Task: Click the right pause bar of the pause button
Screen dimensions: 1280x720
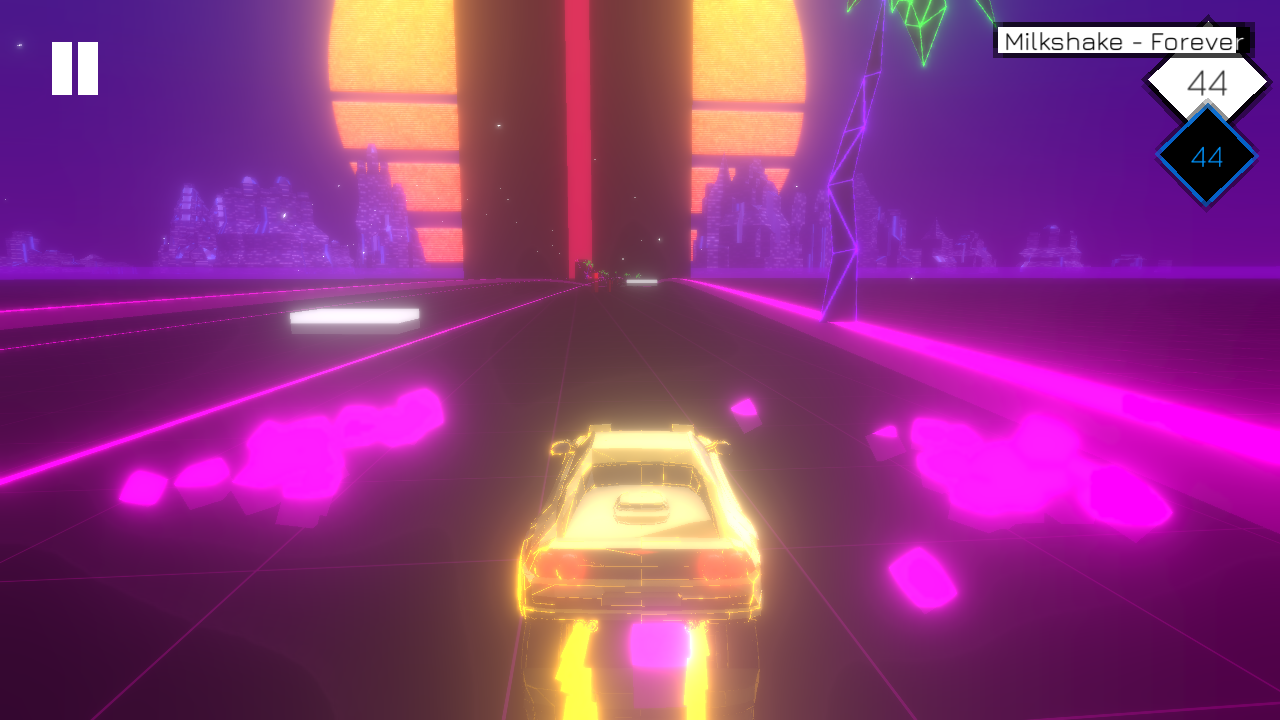Action: click(86, 66)
